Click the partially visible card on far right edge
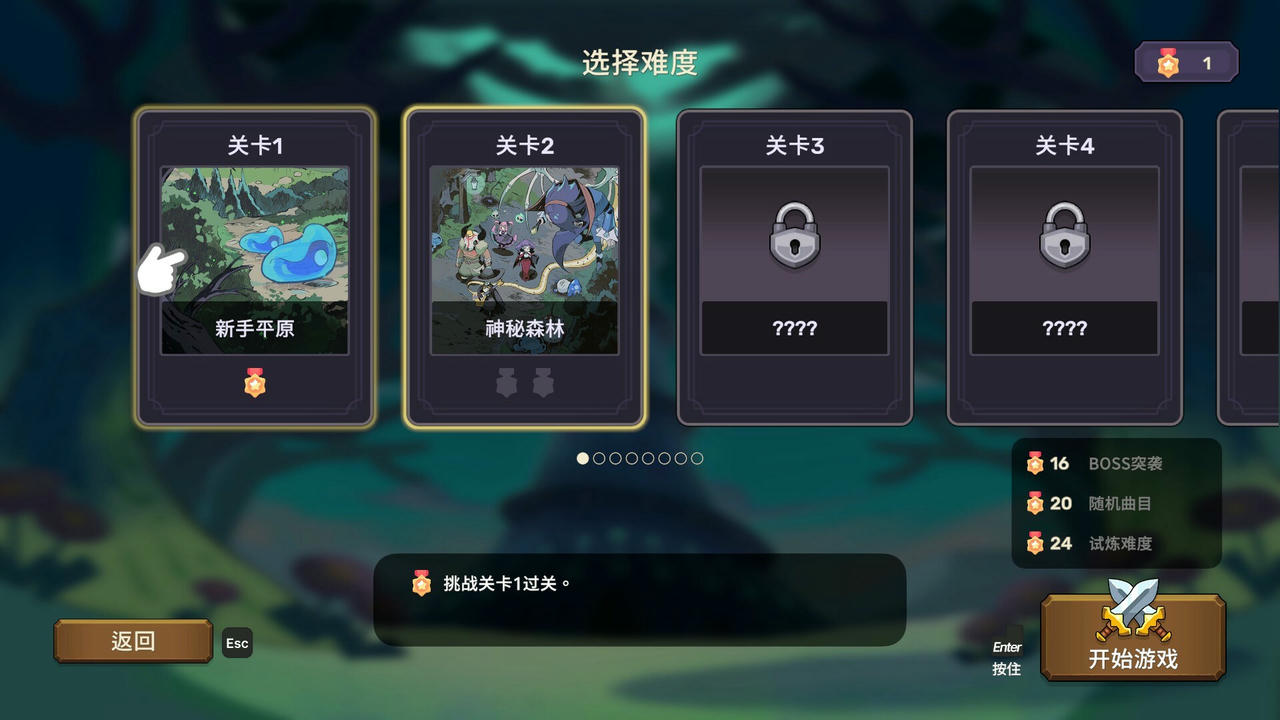 pyautogui.click(x=1252, y=265)
